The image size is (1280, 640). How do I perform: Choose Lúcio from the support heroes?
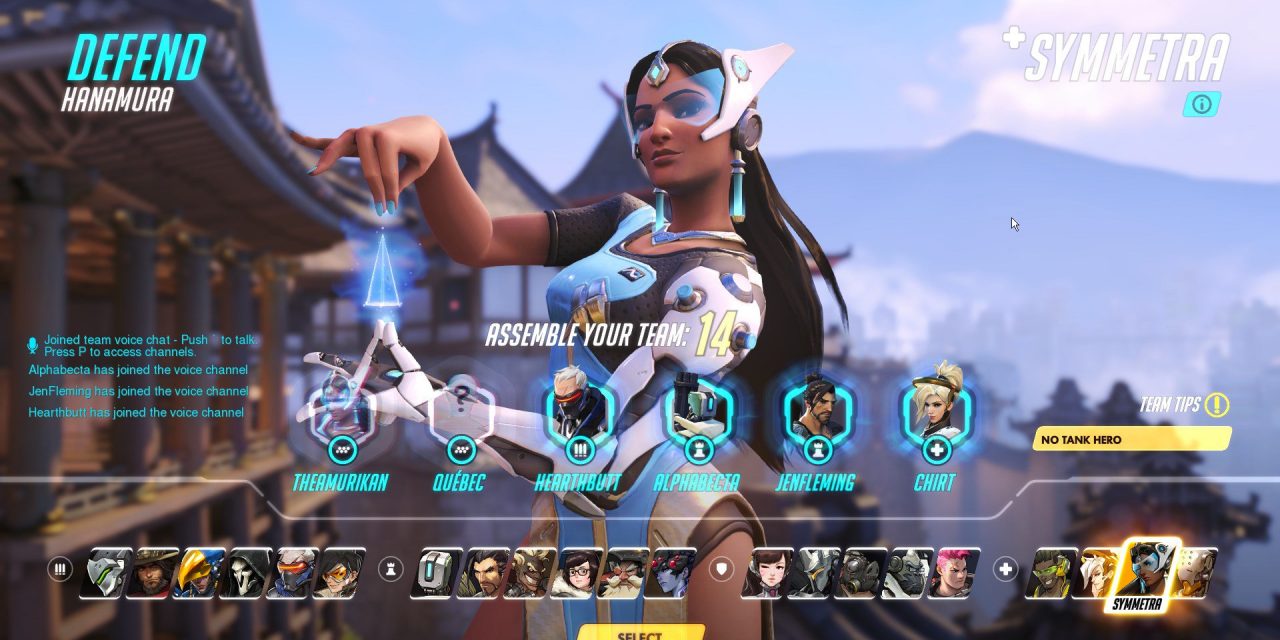[x=1052, y=572]
